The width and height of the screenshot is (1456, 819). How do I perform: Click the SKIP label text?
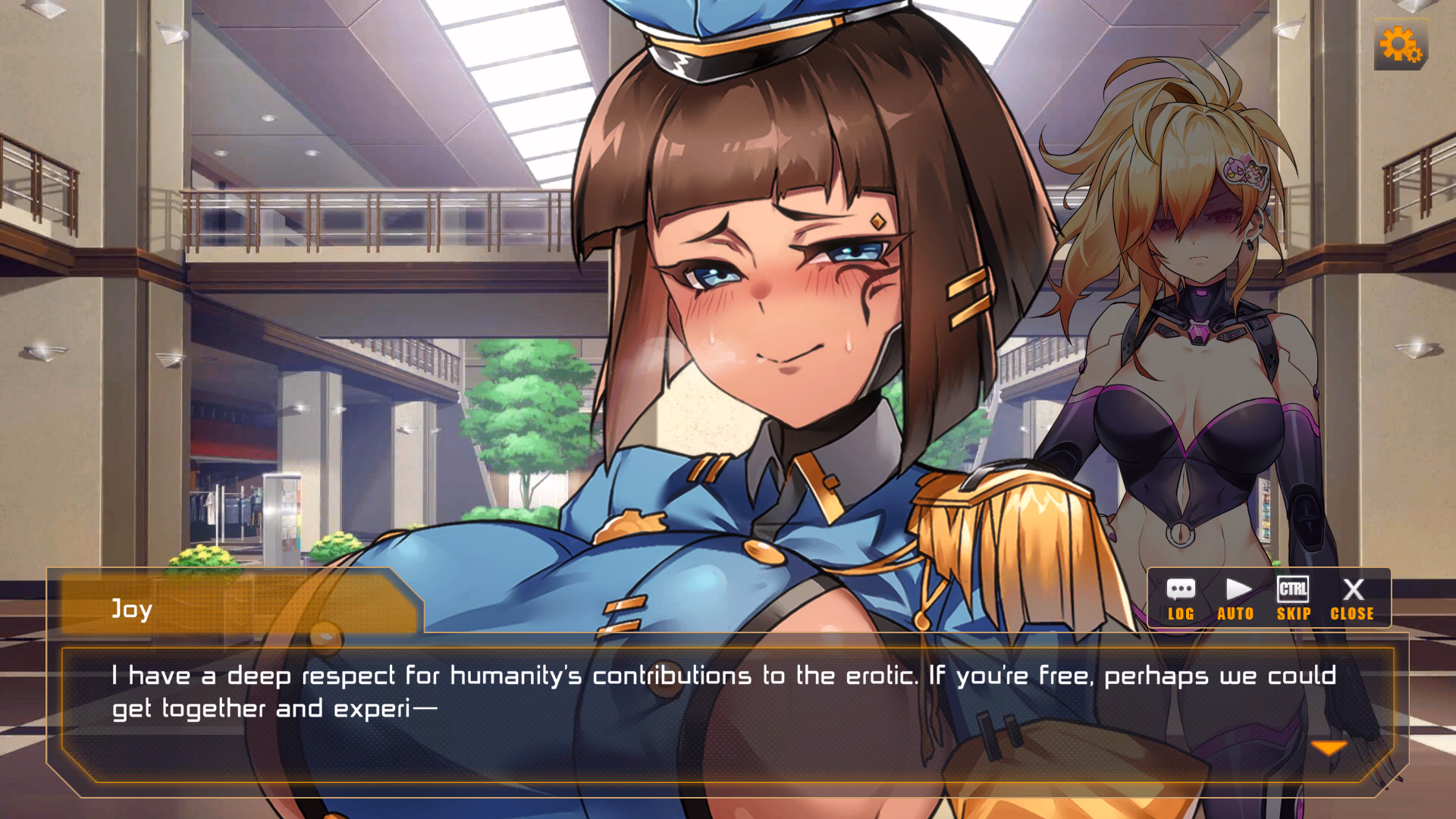coord(1294,613)
